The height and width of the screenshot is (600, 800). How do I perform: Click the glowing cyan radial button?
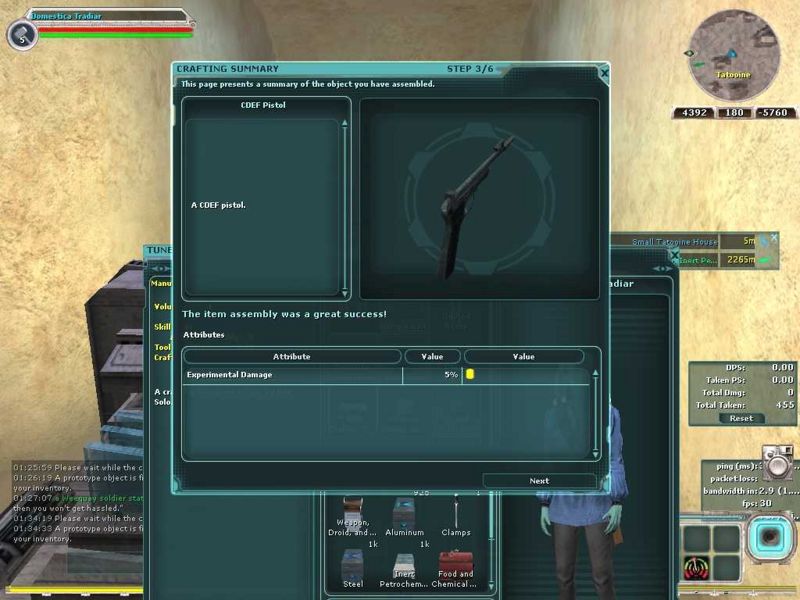[770, 536]
